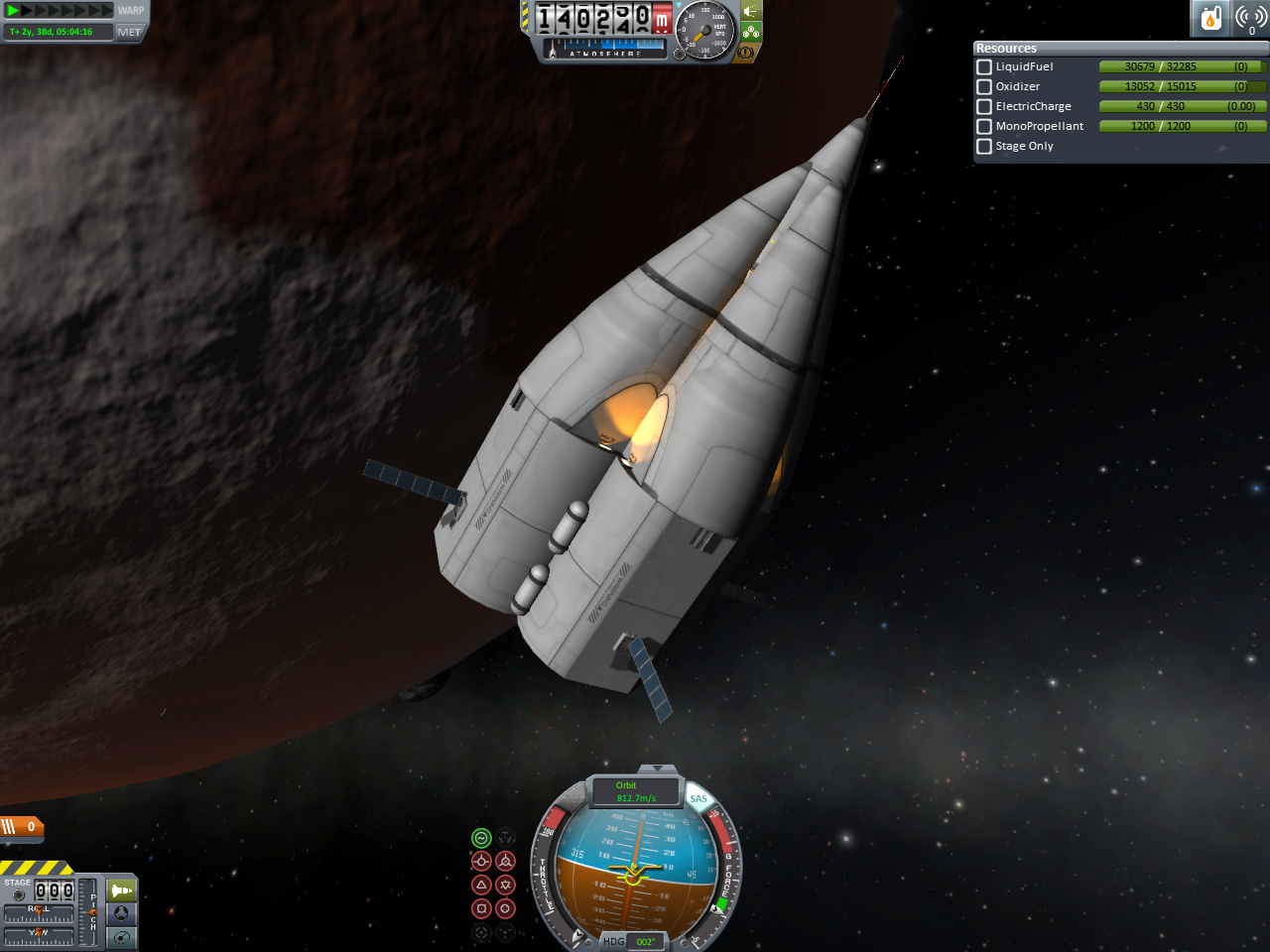Screen dimensions: 1270x952
Task: Select the stability assist SAS mode
Action: click(x=481, y=838)
